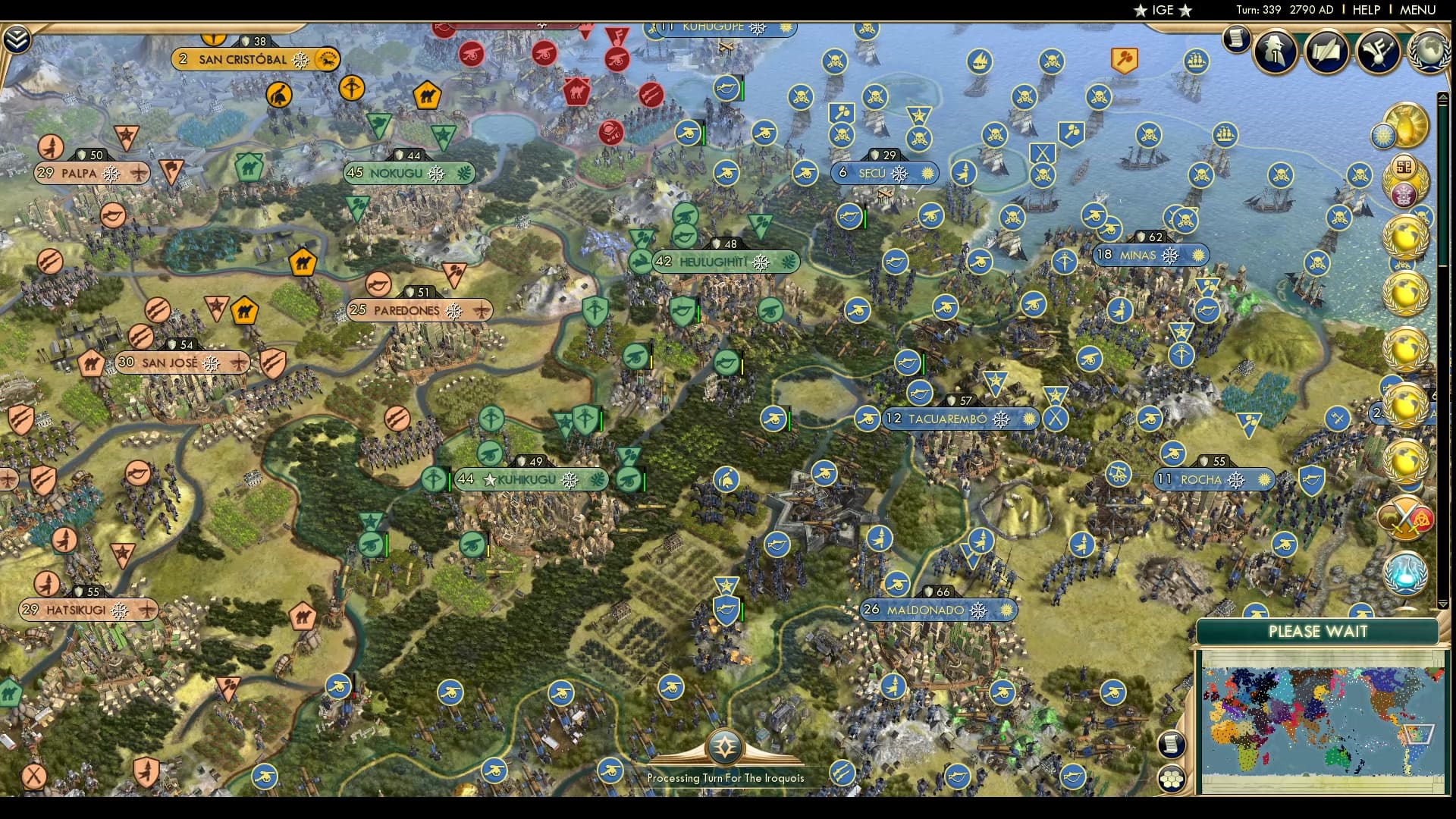The image size is (1456, 819).
Task: Click the map options scroll icon beside minimap
Action: pyautogui.click(x=1172, y=744)
